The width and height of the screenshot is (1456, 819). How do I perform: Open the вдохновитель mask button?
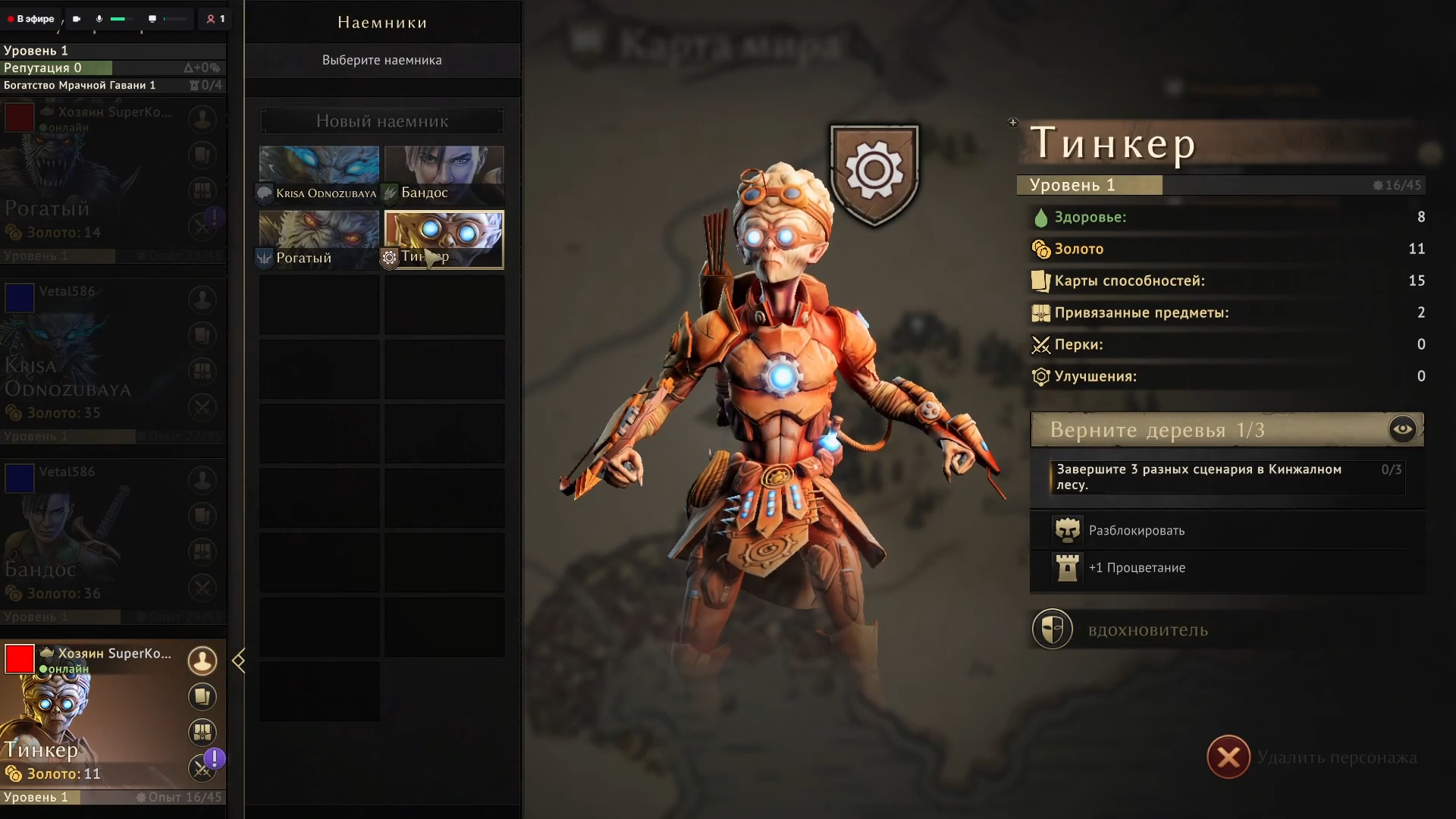1053,629
